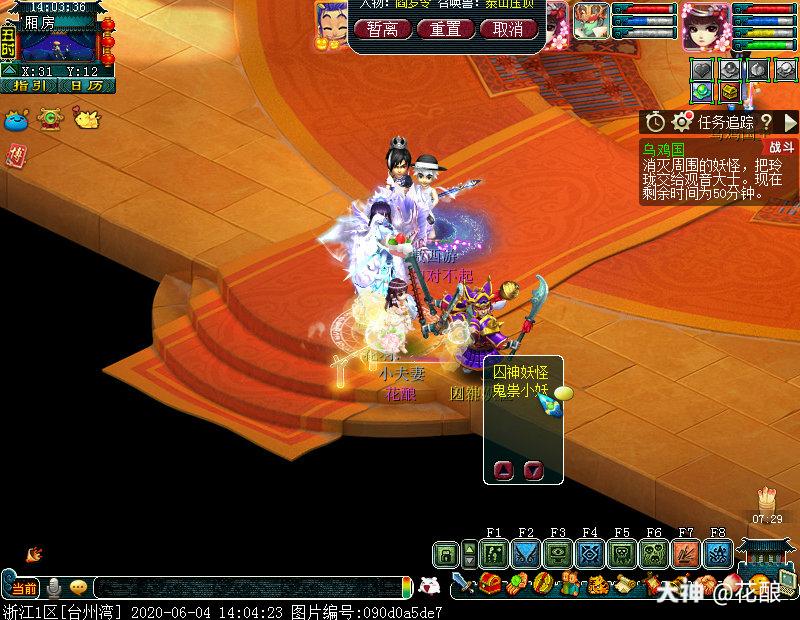The image size is (800, 620).
Task: Open the golden treasure chest buff icon
Action: 731,92
